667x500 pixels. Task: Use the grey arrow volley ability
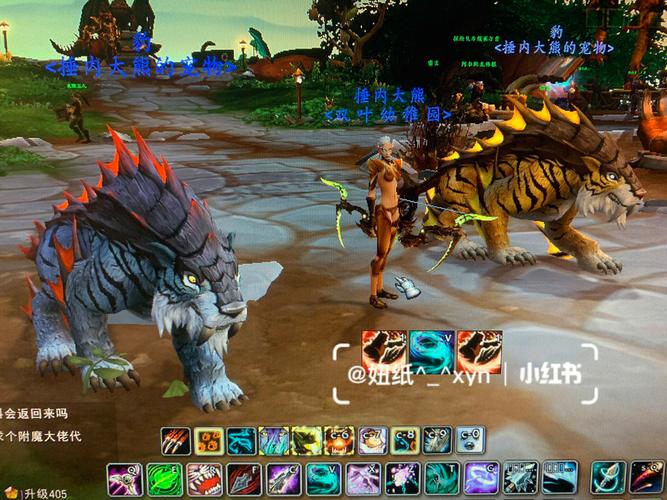click(521, 479)
